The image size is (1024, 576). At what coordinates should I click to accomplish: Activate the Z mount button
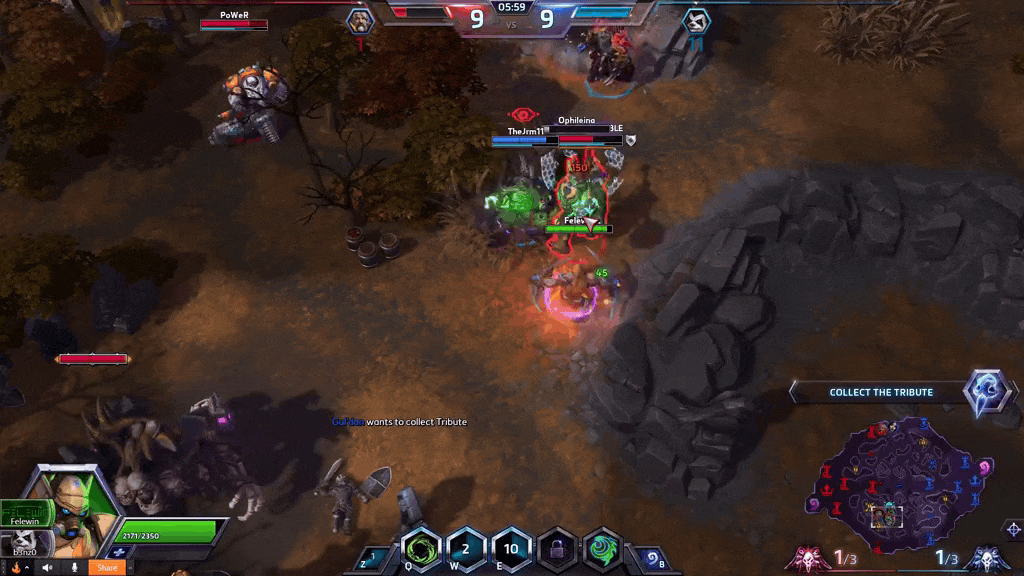[x=374, y=557]
